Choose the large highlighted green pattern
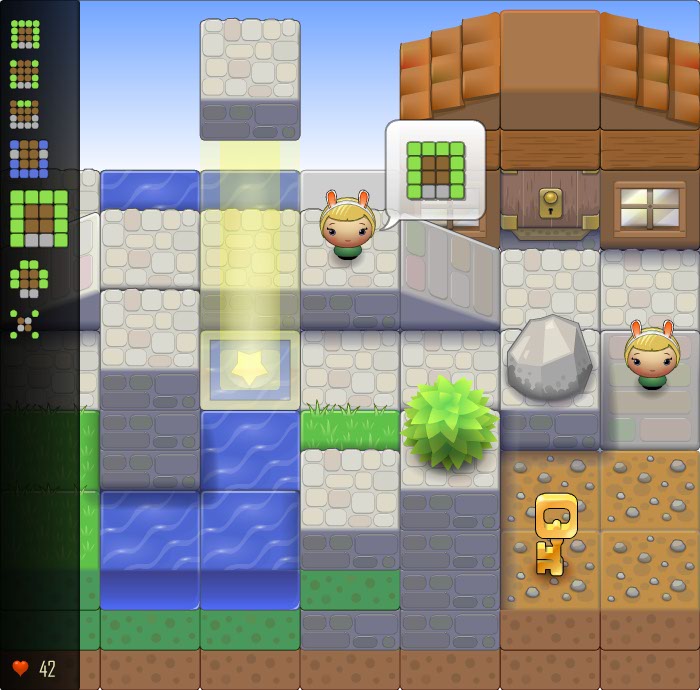 [39, 218]
